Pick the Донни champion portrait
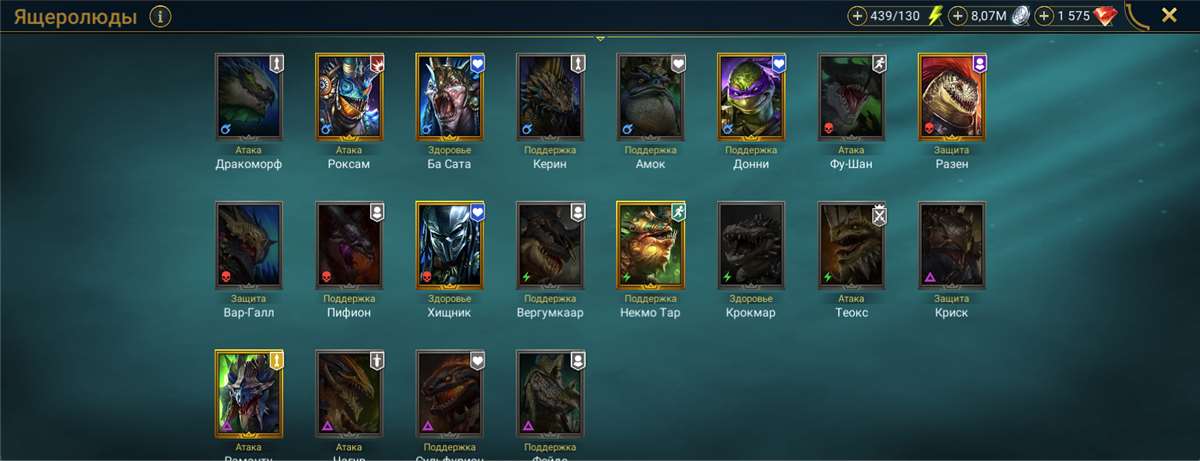1200x461 pixels. (x=751, y=97)
